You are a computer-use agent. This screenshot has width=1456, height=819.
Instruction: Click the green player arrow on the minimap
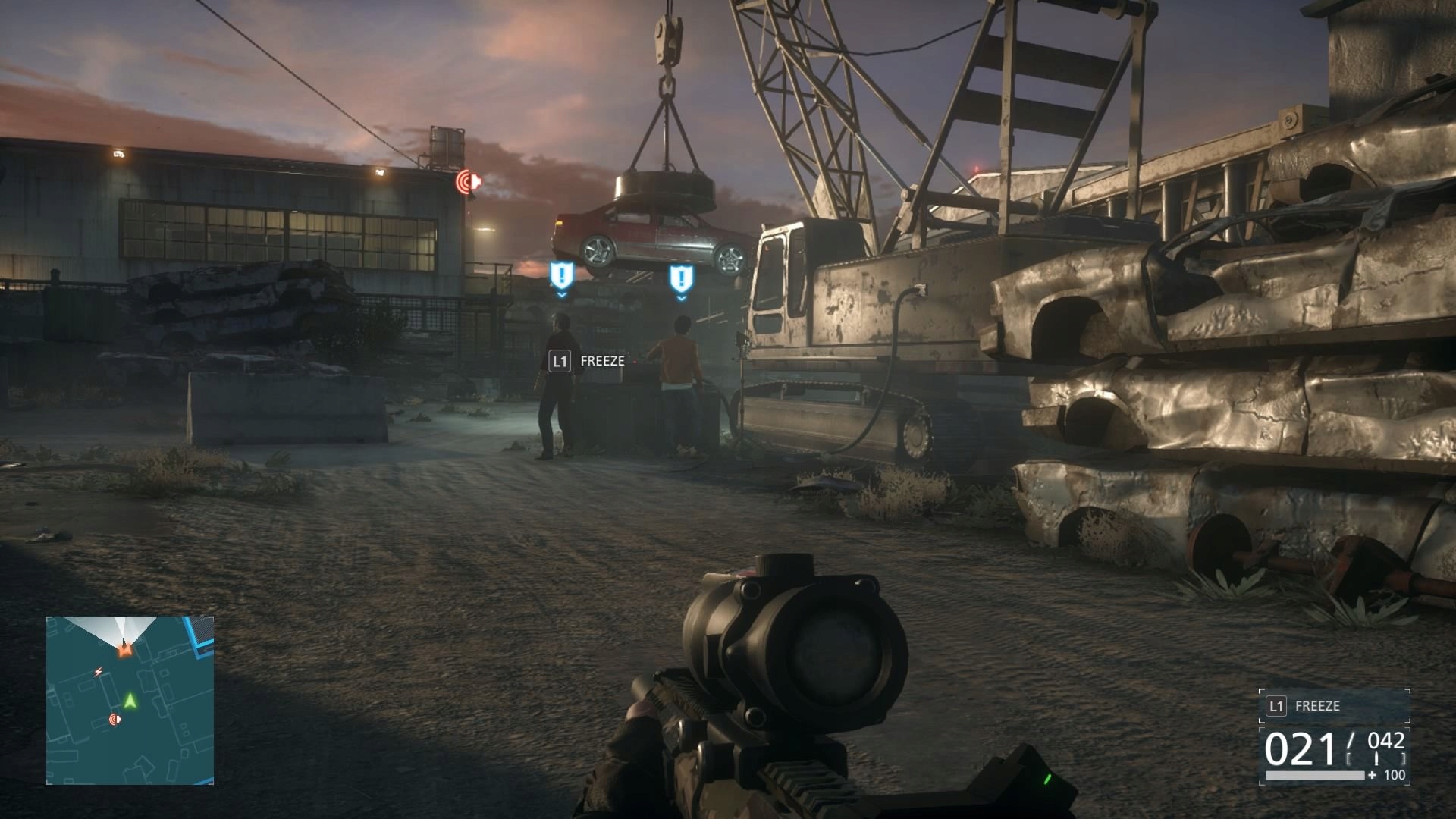click(x=130, y=702)
